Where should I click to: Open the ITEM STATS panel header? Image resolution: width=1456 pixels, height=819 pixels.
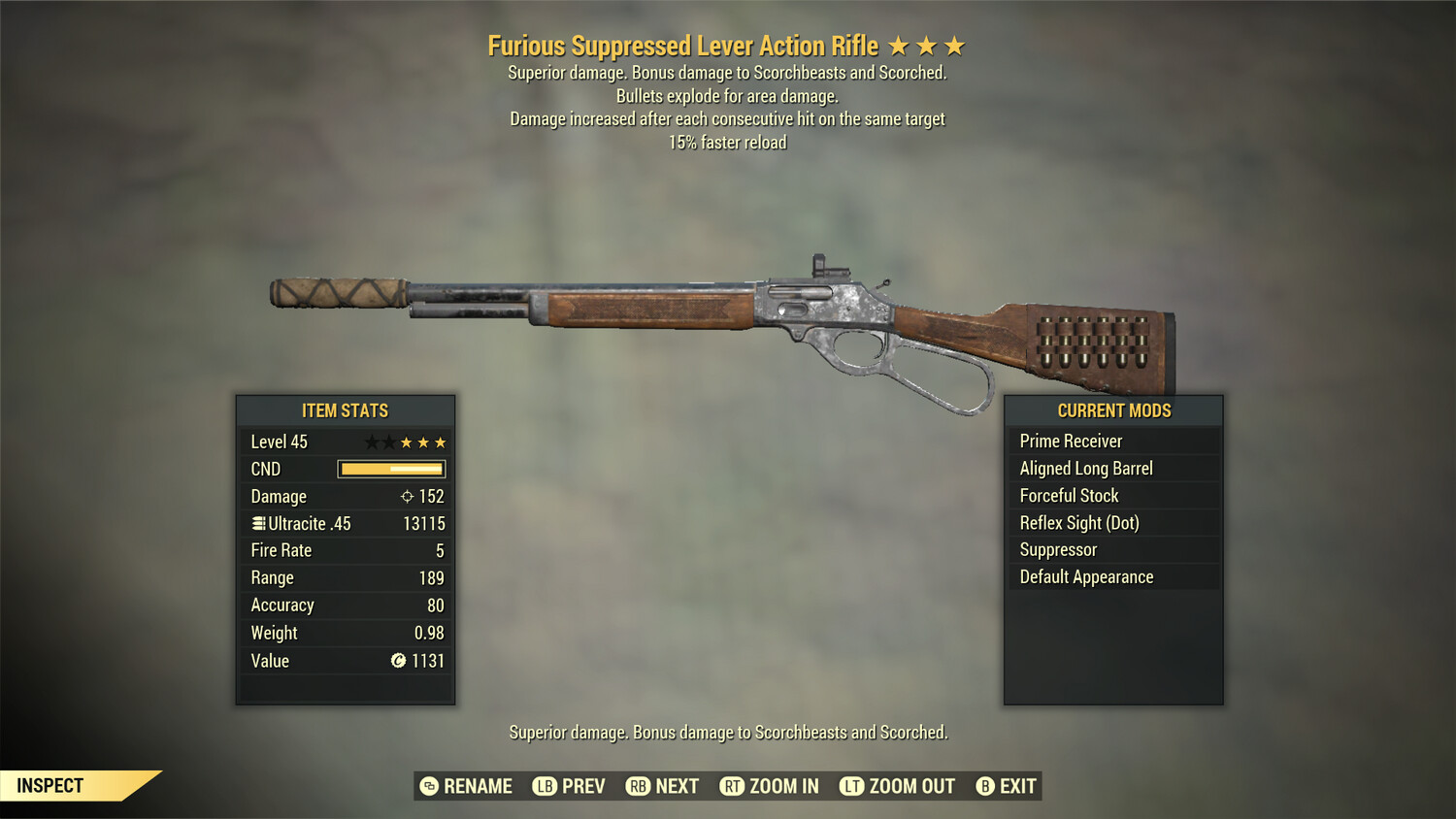tap(346, 410)
